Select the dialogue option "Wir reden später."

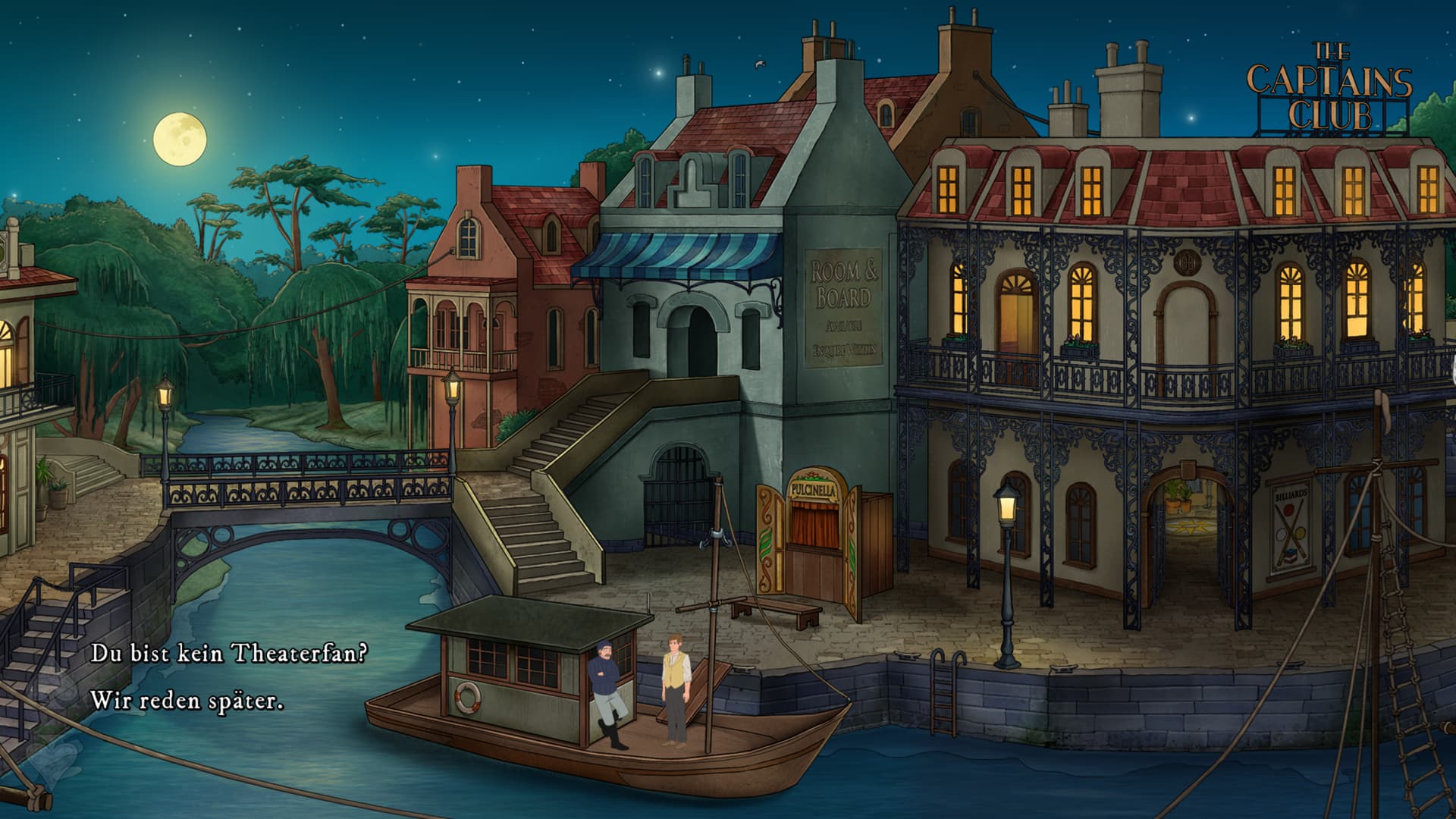pyautogui.click(x=187, y=700)
